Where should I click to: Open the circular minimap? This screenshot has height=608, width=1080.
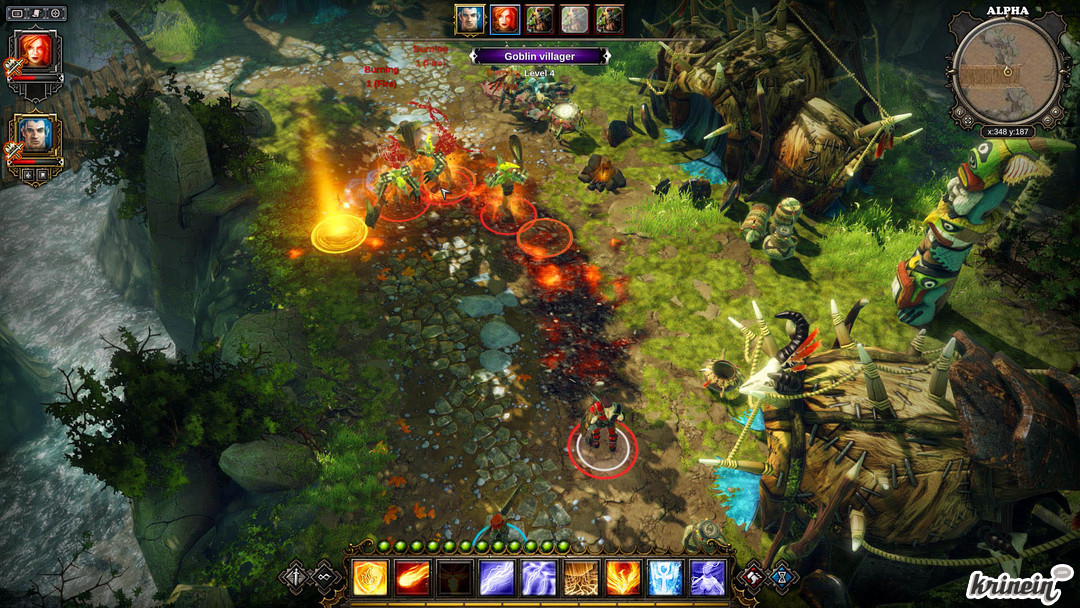click(x=1006, y=68)
